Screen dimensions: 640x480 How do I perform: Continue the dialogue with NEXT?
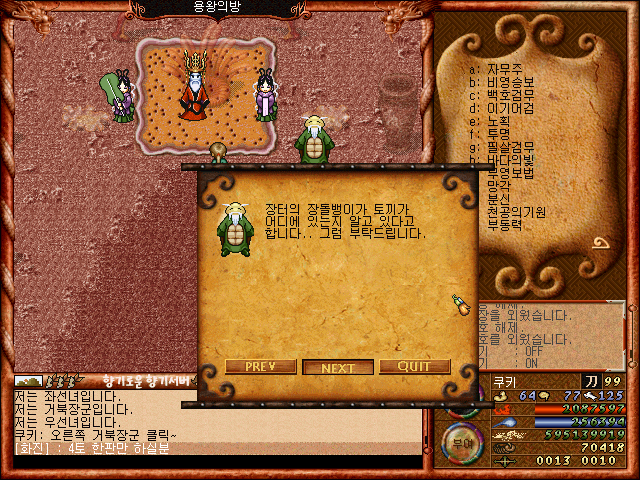point(337,367)
